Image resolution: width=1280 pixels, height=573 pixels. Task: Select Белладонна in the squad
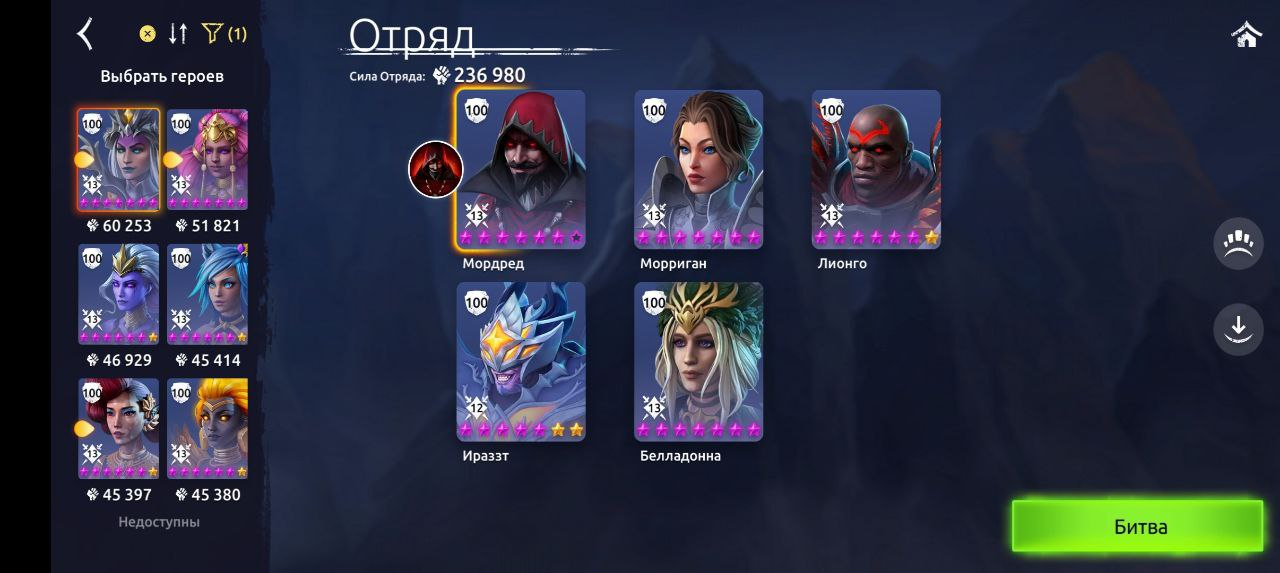click(x=698, y=361)
